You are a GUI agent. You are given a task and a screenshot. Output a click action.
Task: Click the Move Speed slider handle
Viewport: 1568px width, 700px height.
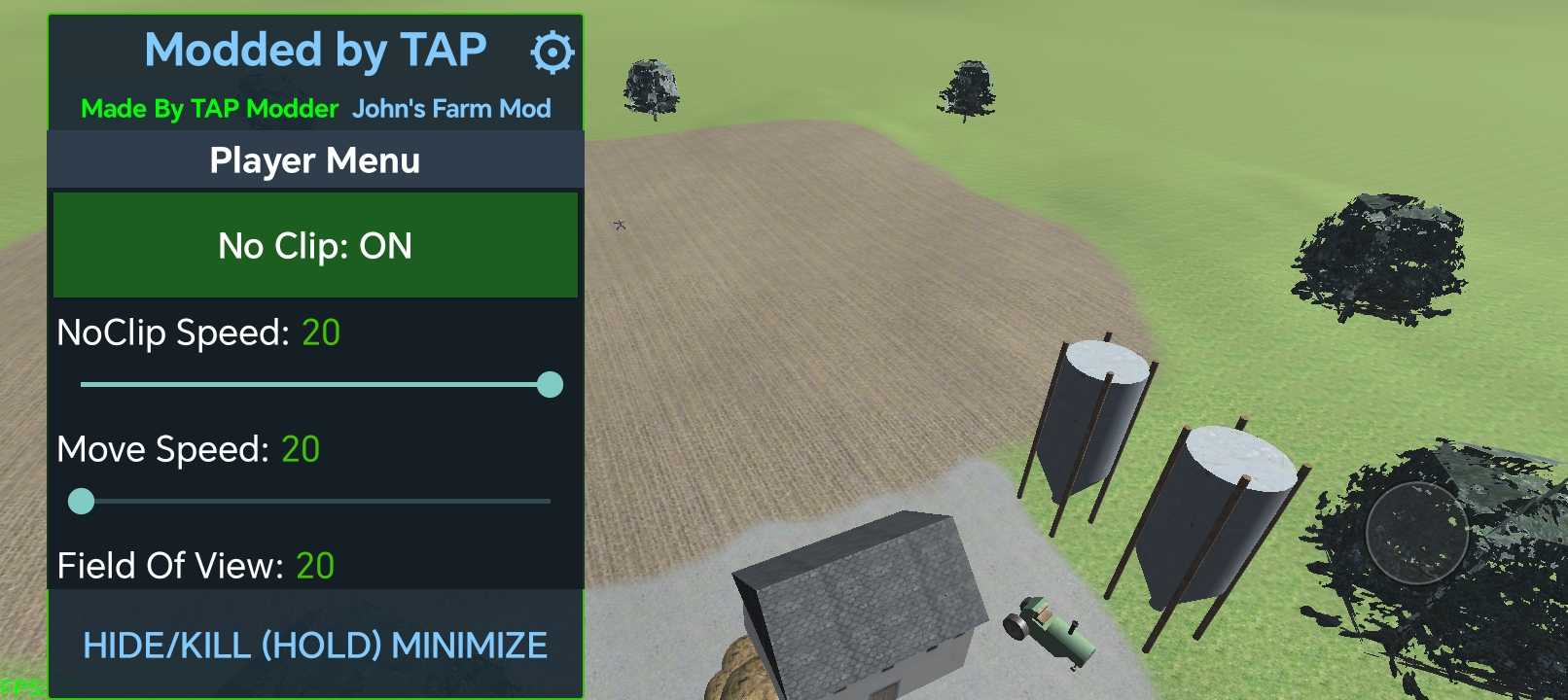[82, 502]
